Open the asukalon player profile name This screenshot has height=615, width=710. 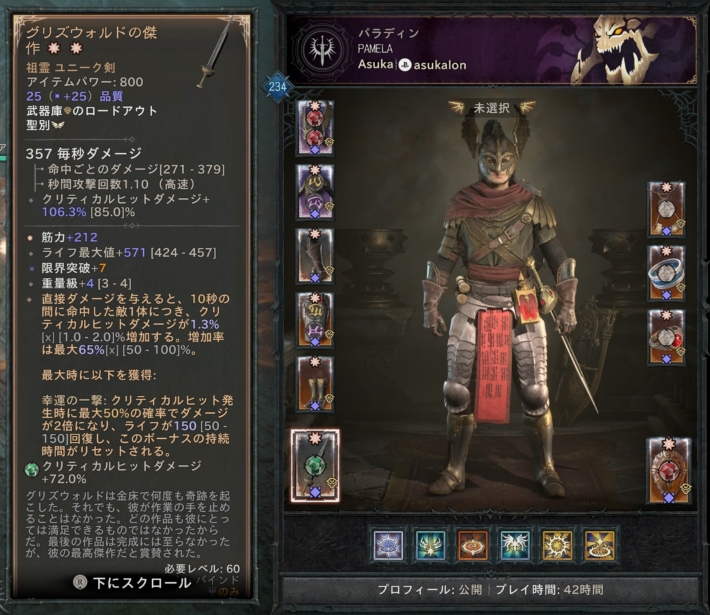point(440,65)
